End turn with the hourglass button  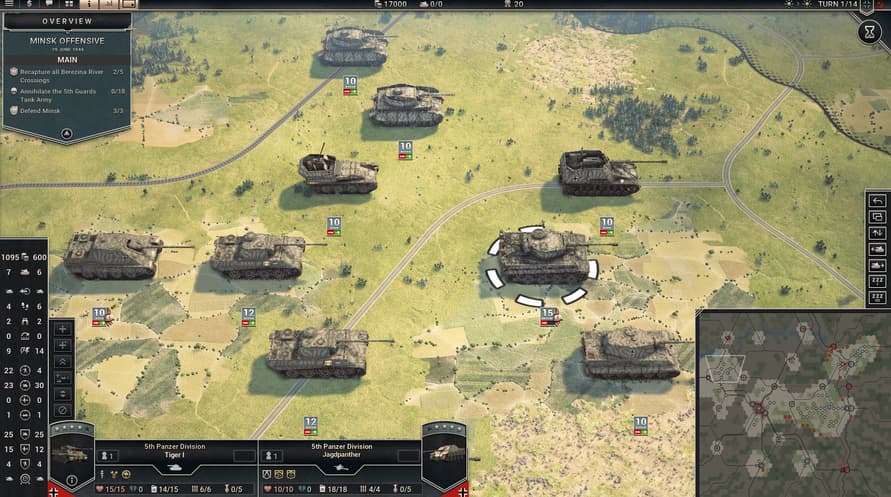click(870, 32)
